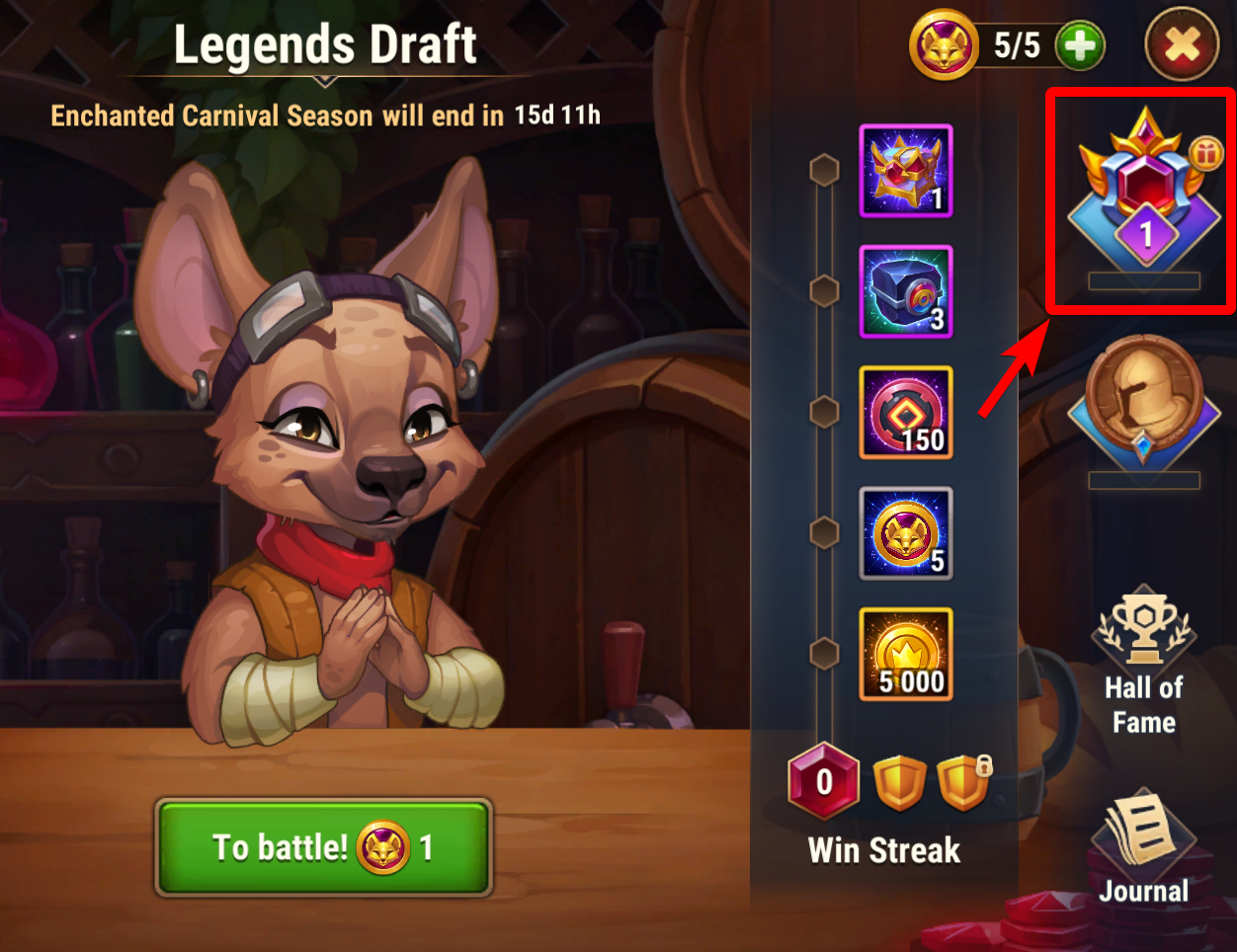This screenshot has width=1237, height=952.
Task: Open the Journal
Action: pos(1143,850)
